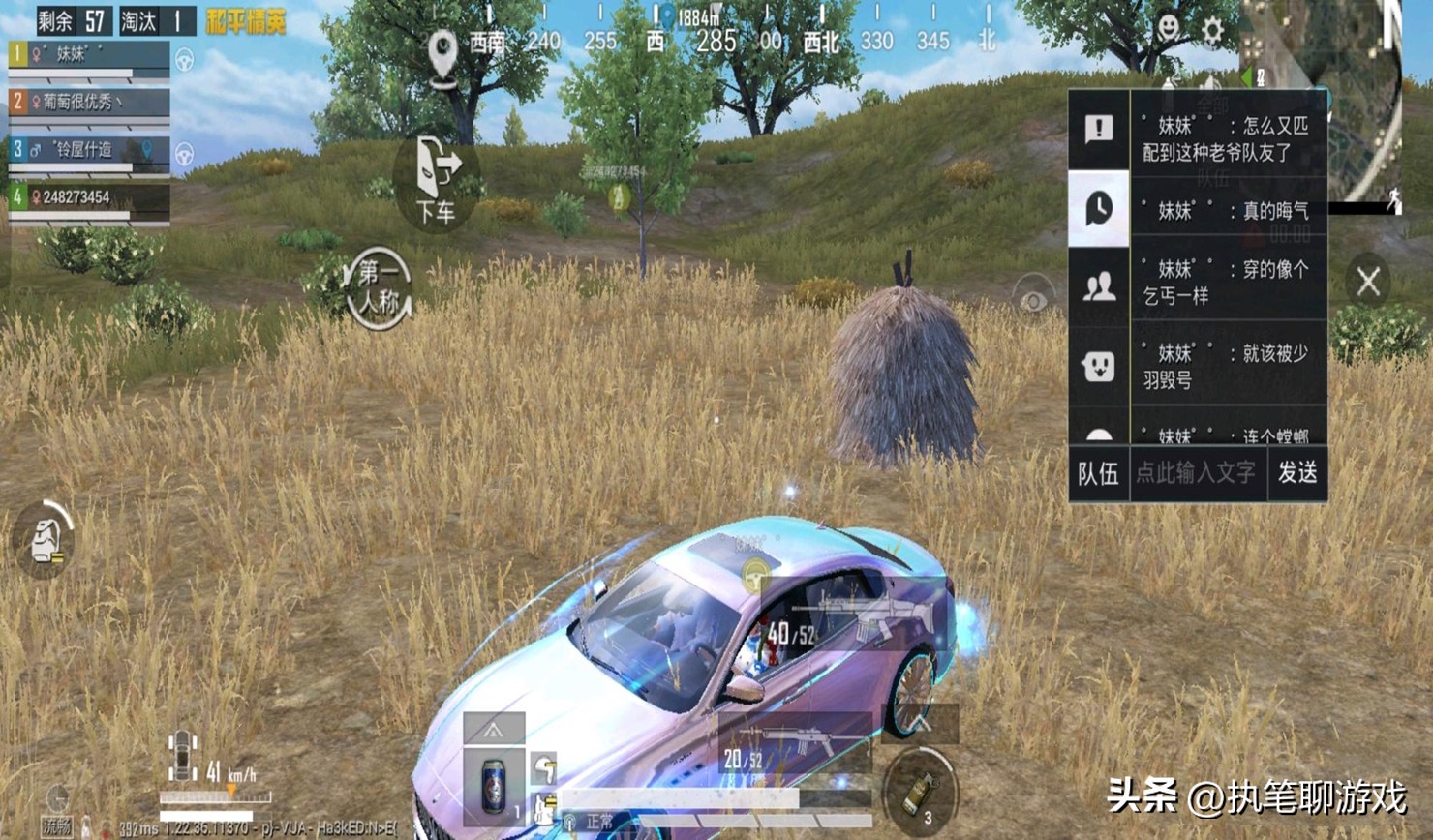Viewport: 1433px width, 840px height.
Task: Select the clock history chat tab
Action: (x=1098, y=208)
